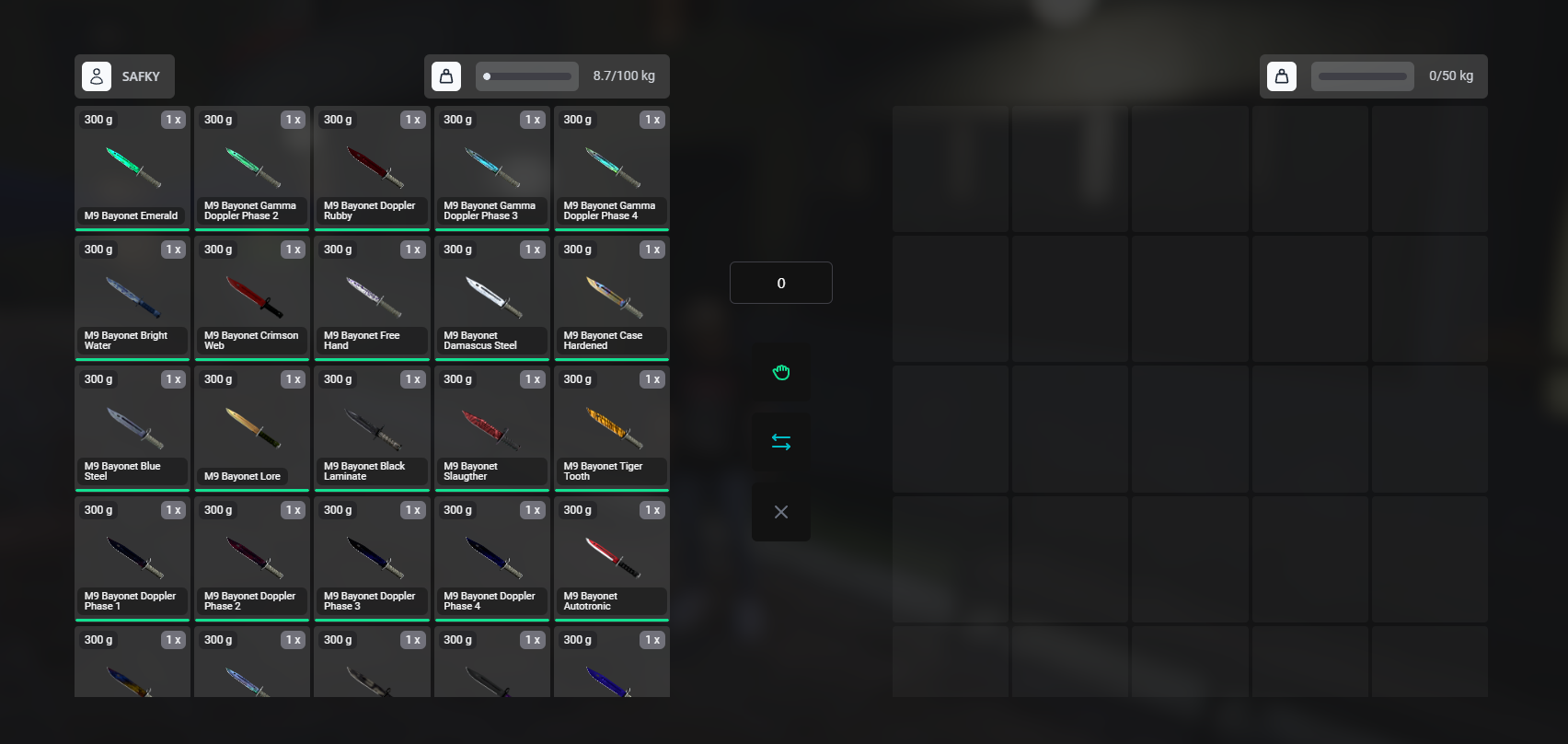
Task: Close the inventory with the X button
Action: (780, 512)
